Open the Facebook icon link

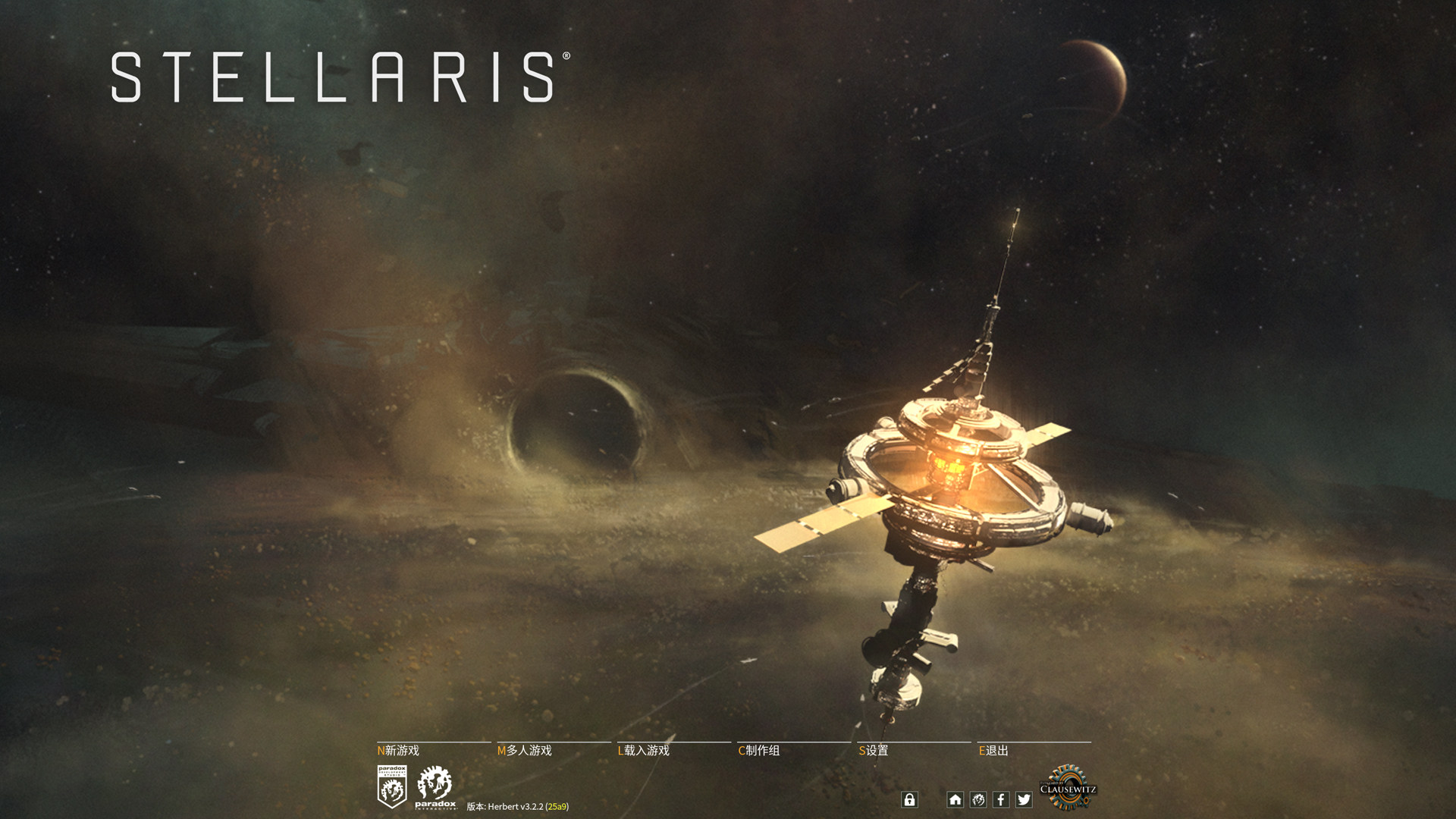tap(1001, 799)
